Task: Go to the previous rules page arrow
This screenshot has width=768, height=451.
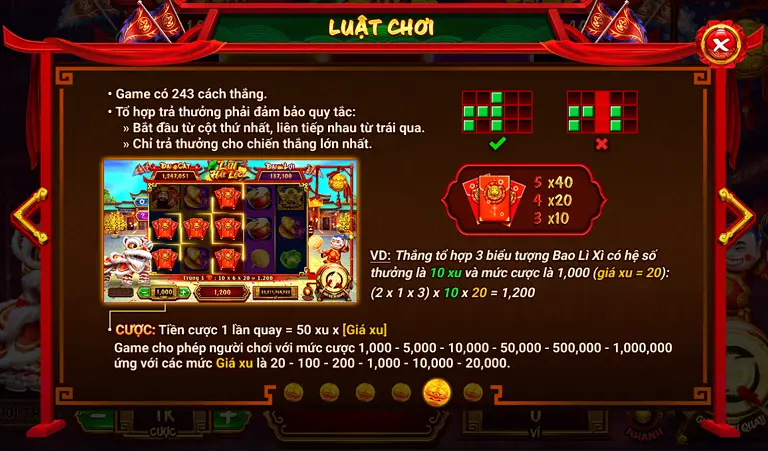Action: click(29, 211)
